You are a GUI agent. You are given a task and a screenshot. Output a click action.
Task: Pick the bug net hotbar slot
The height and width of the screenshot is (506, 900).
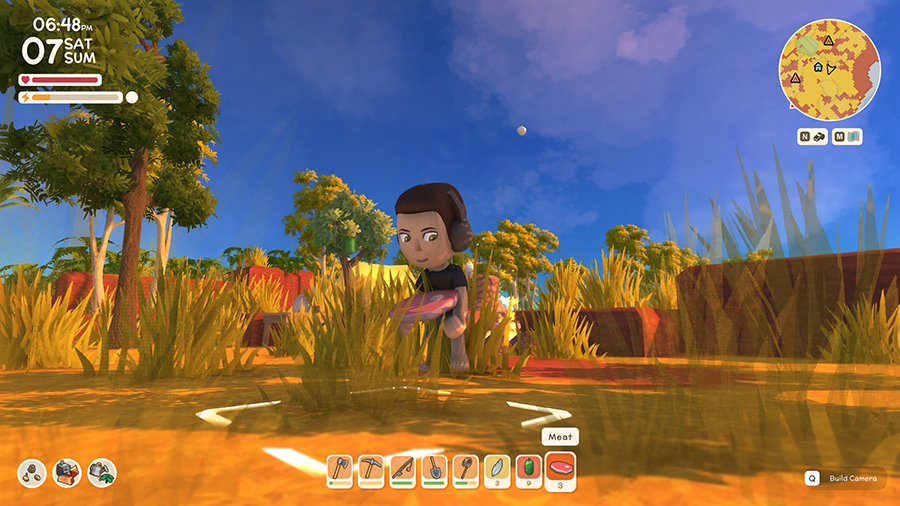[x=464, y=469]
